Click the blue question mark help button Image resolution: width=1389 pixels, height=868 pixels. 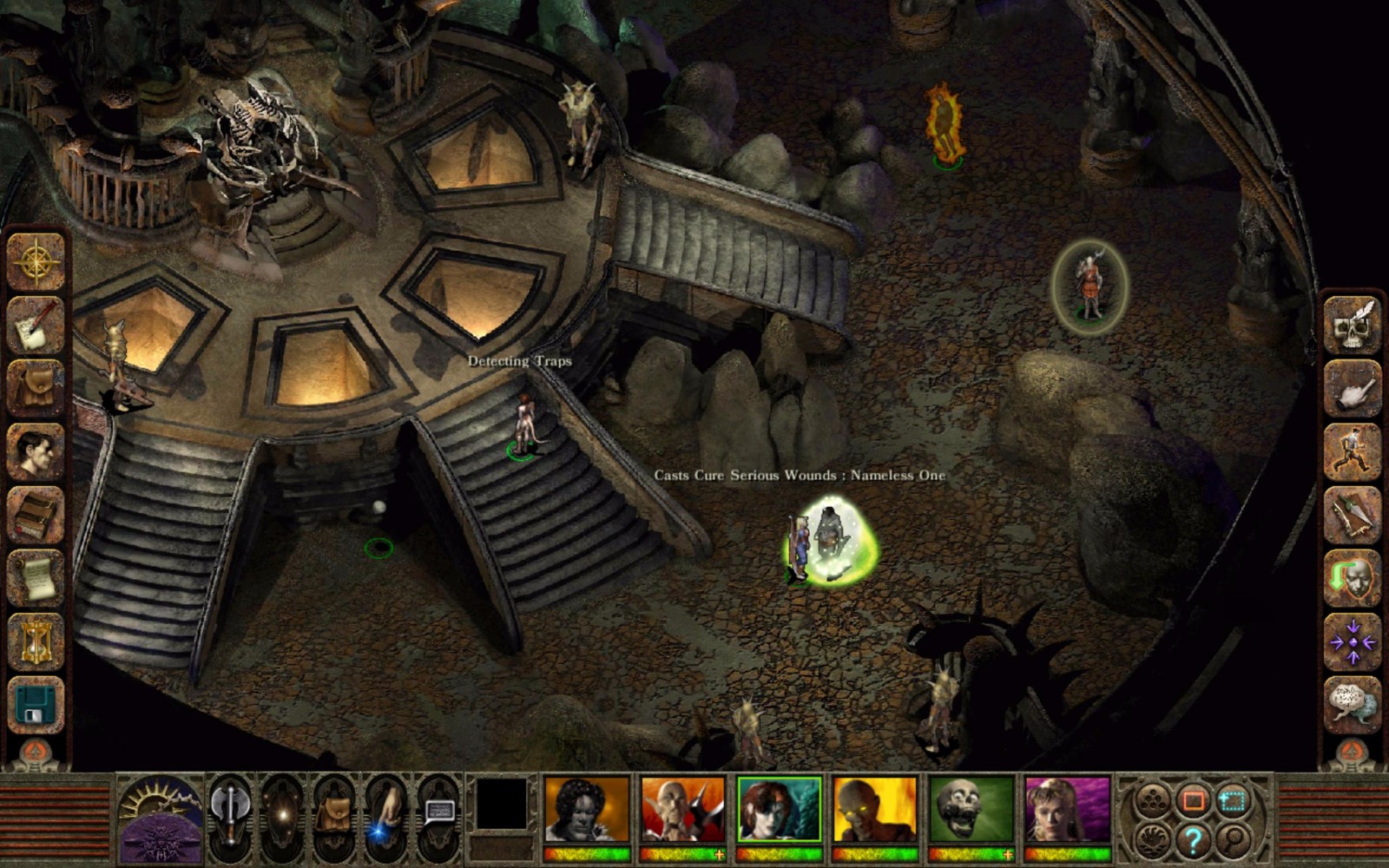click(x=1194, y=840)
